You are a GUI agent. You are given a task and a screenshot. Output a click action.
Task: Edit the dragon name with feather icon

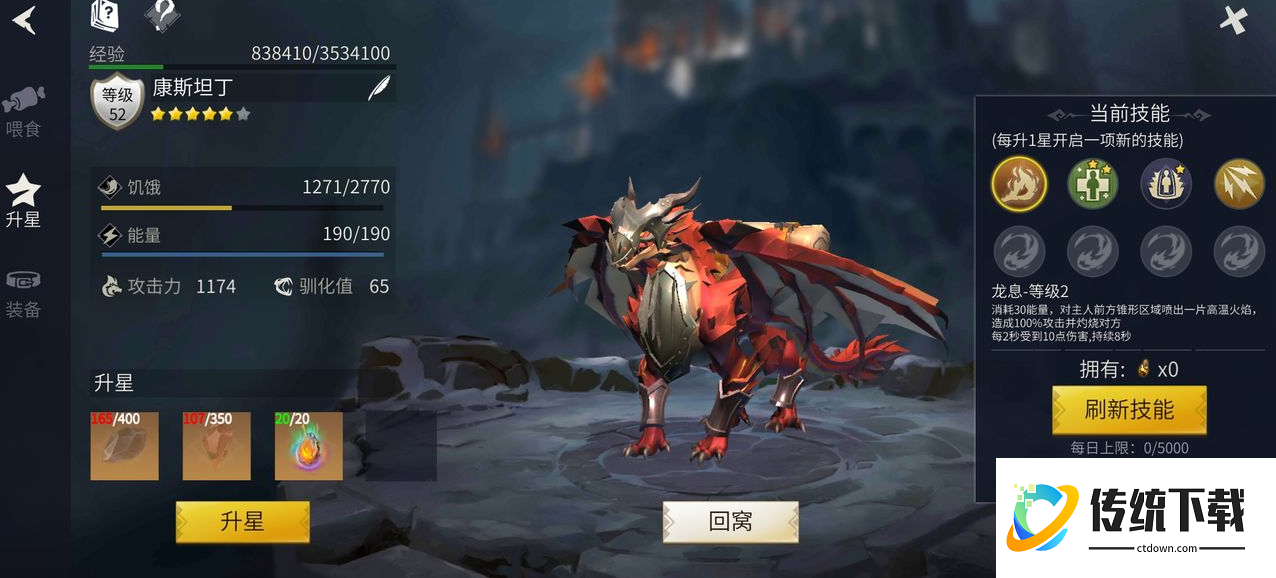click(x=379, y=88)
